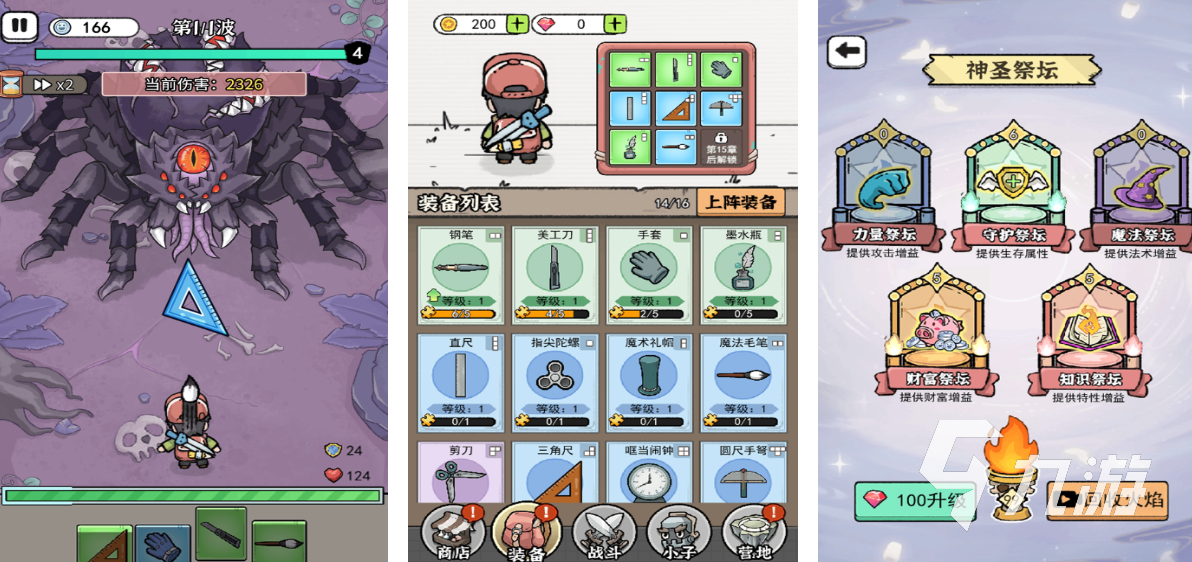Select the 哐当闹钟 equipment card
This screenshot has width=1192, height=562.
click(x=649, y=476)
